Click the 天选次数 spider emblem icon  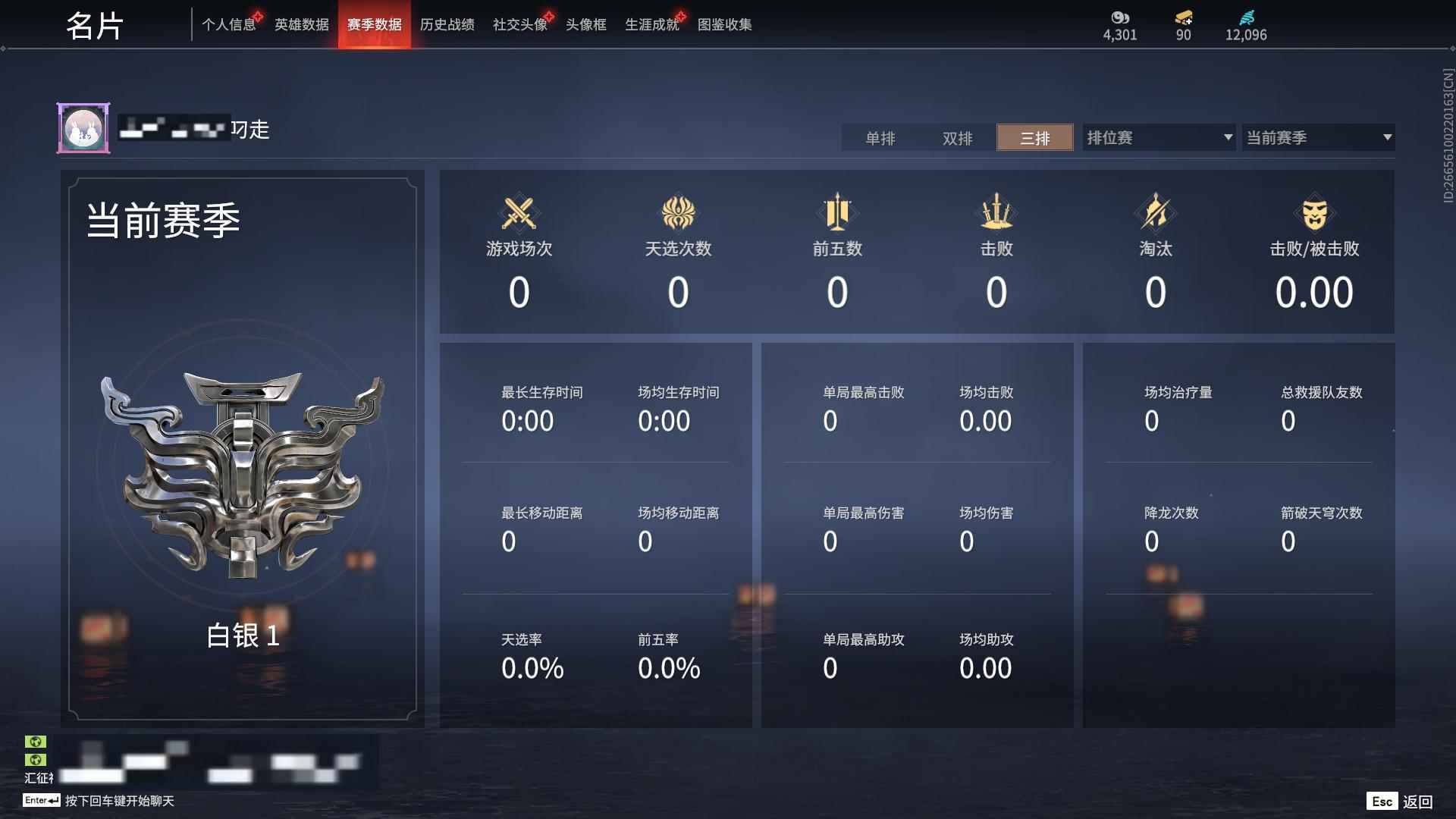coord(678,213)
